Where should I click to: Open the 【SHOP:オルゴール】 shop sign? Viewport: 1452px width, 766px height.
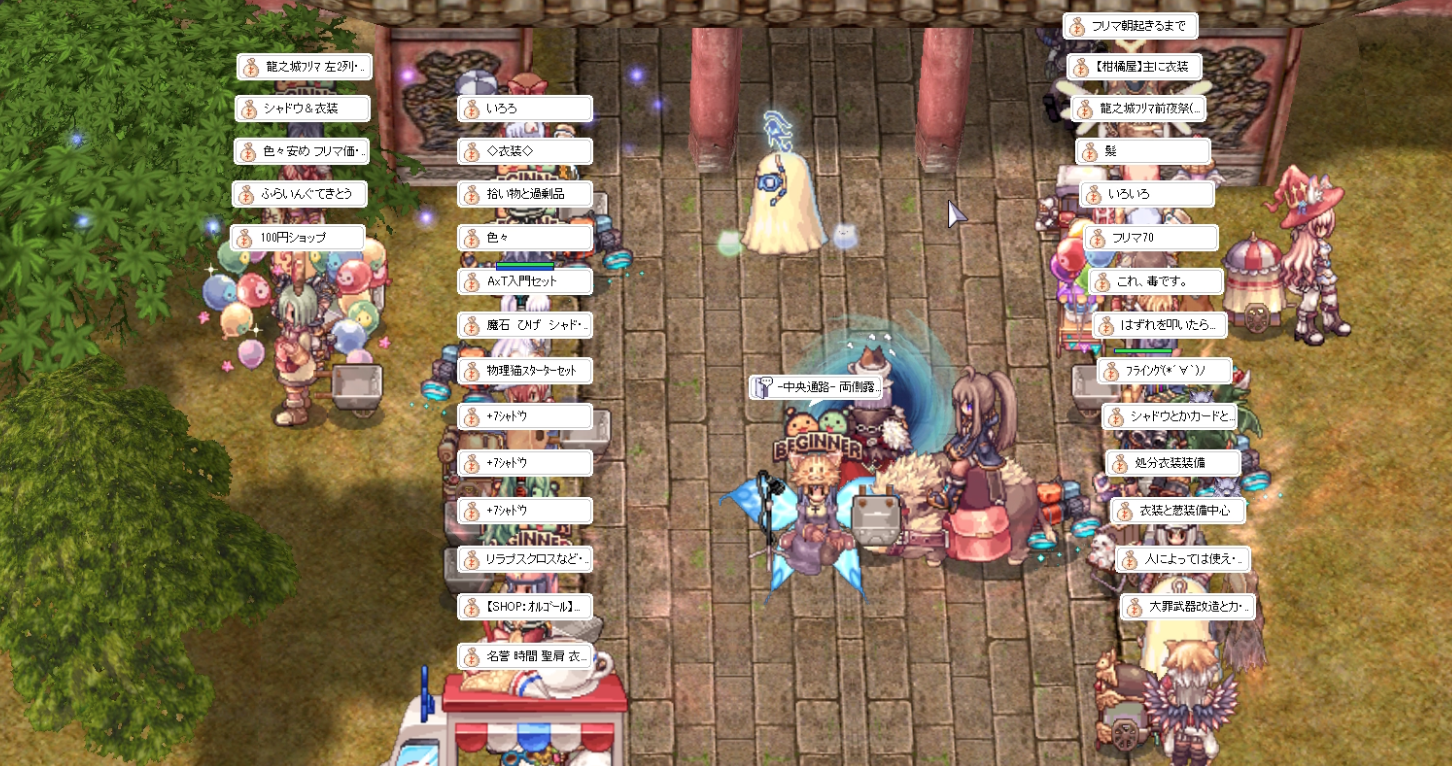point(525,606)
